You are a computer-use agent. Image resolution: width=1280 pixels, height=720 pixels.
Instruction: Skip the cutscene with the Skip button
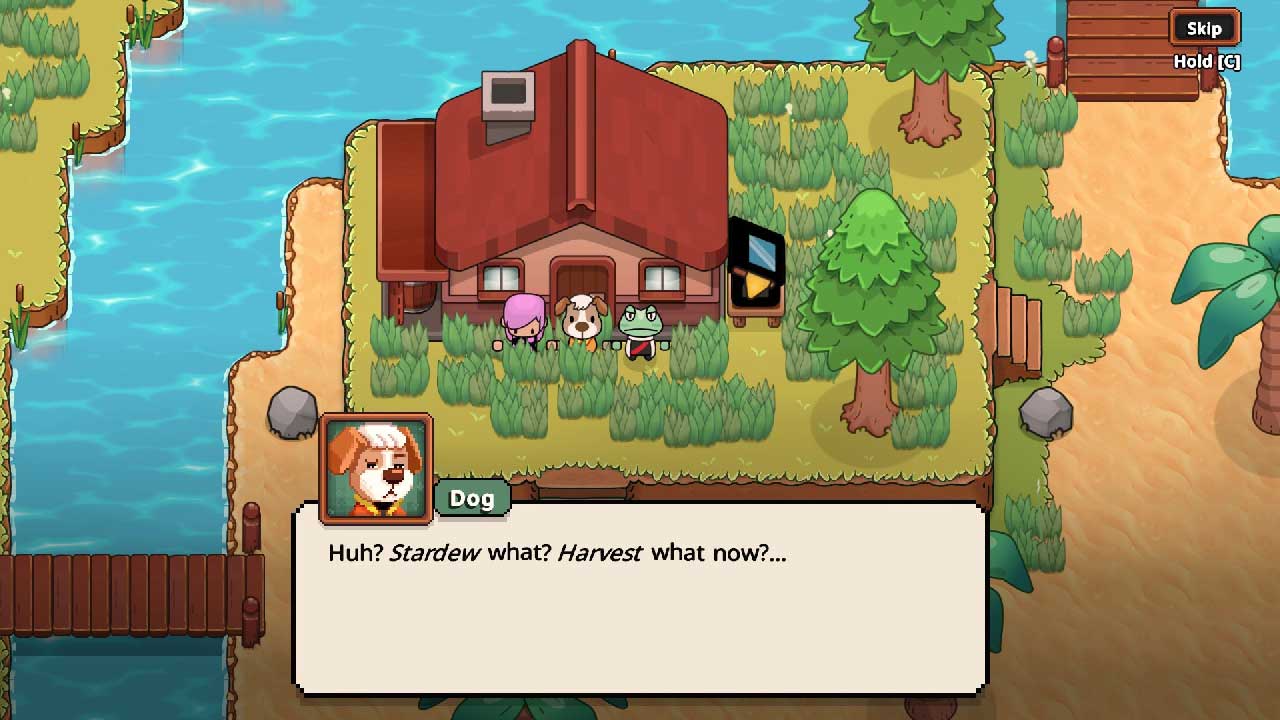[1204, 28]
